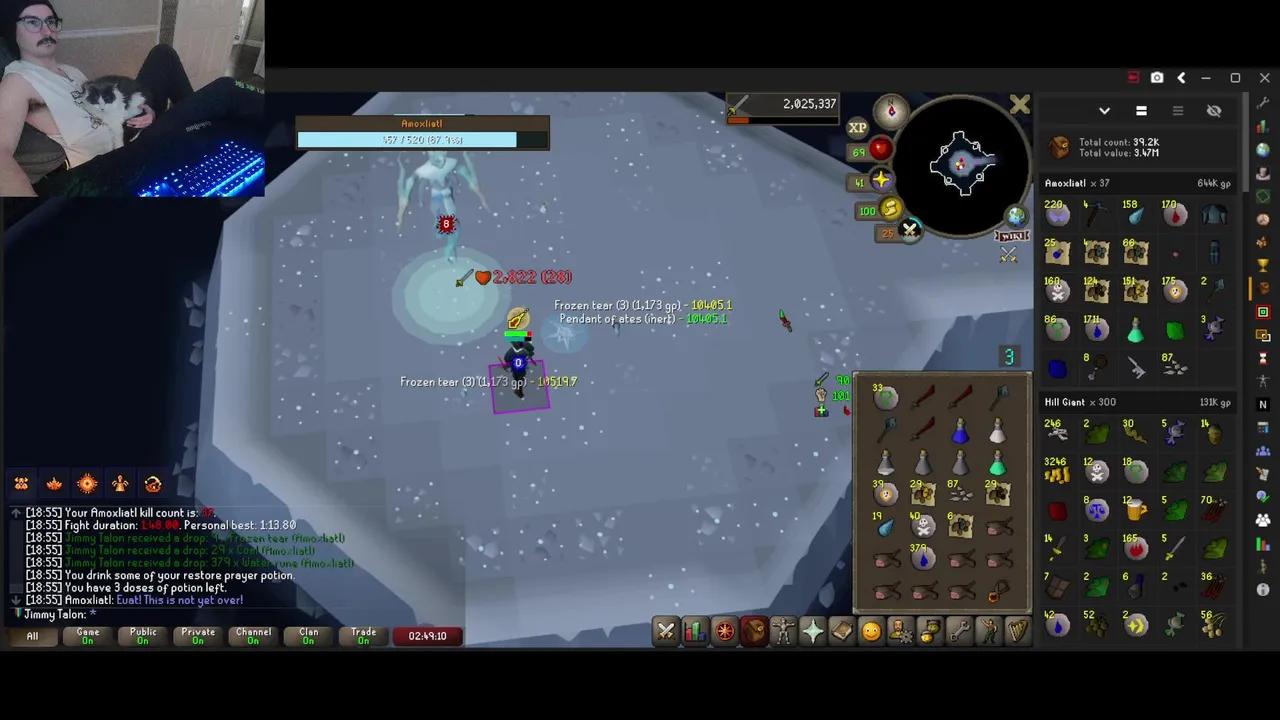Open the Combat options crossed swords tab

(666, 631)
